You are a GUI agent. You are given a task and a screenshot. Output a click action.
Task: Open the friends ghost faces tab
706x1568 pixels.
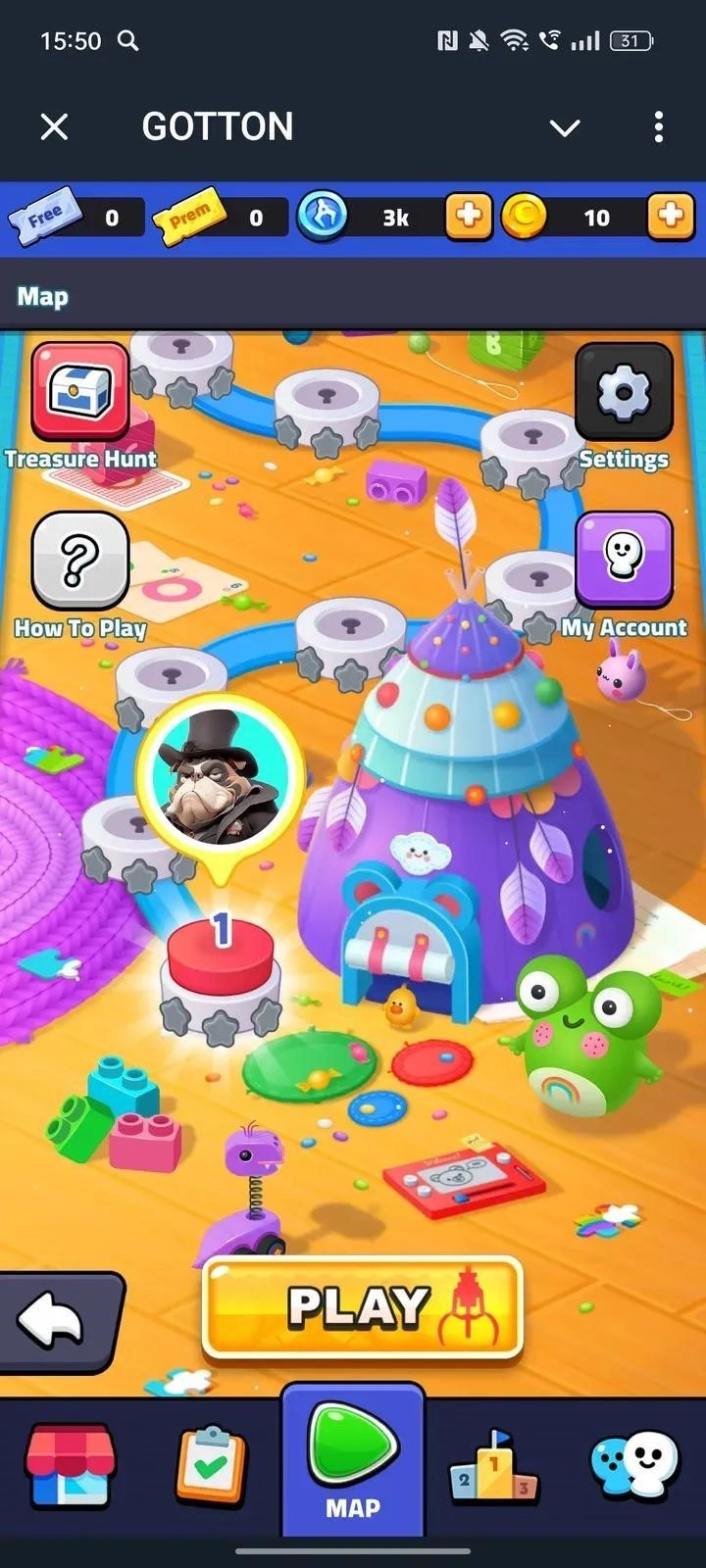click(x=634, y=1466)
